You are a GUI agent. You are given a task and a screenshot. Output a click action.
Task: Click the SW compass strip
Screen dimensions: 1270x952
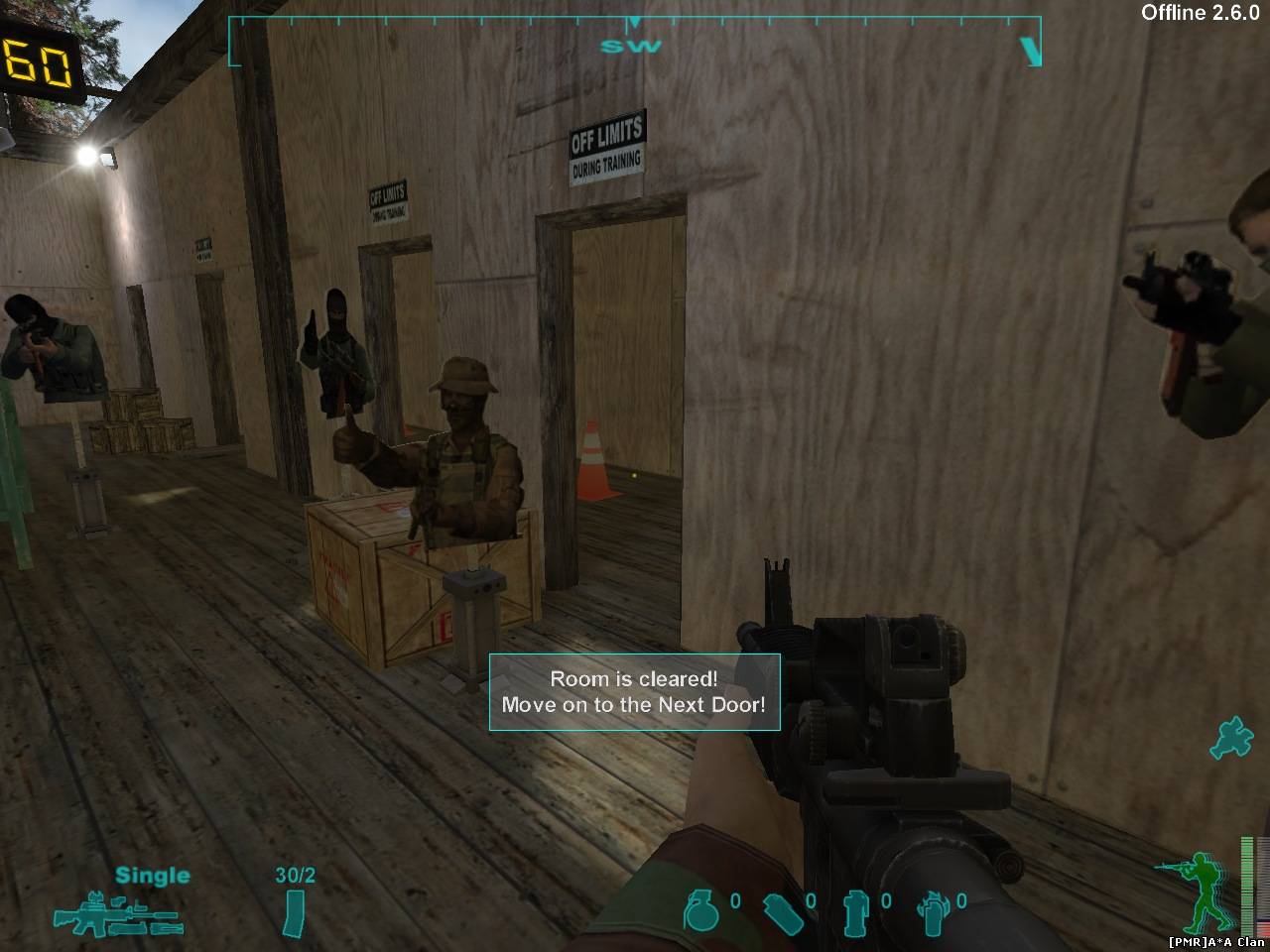(x=634, y=42)
